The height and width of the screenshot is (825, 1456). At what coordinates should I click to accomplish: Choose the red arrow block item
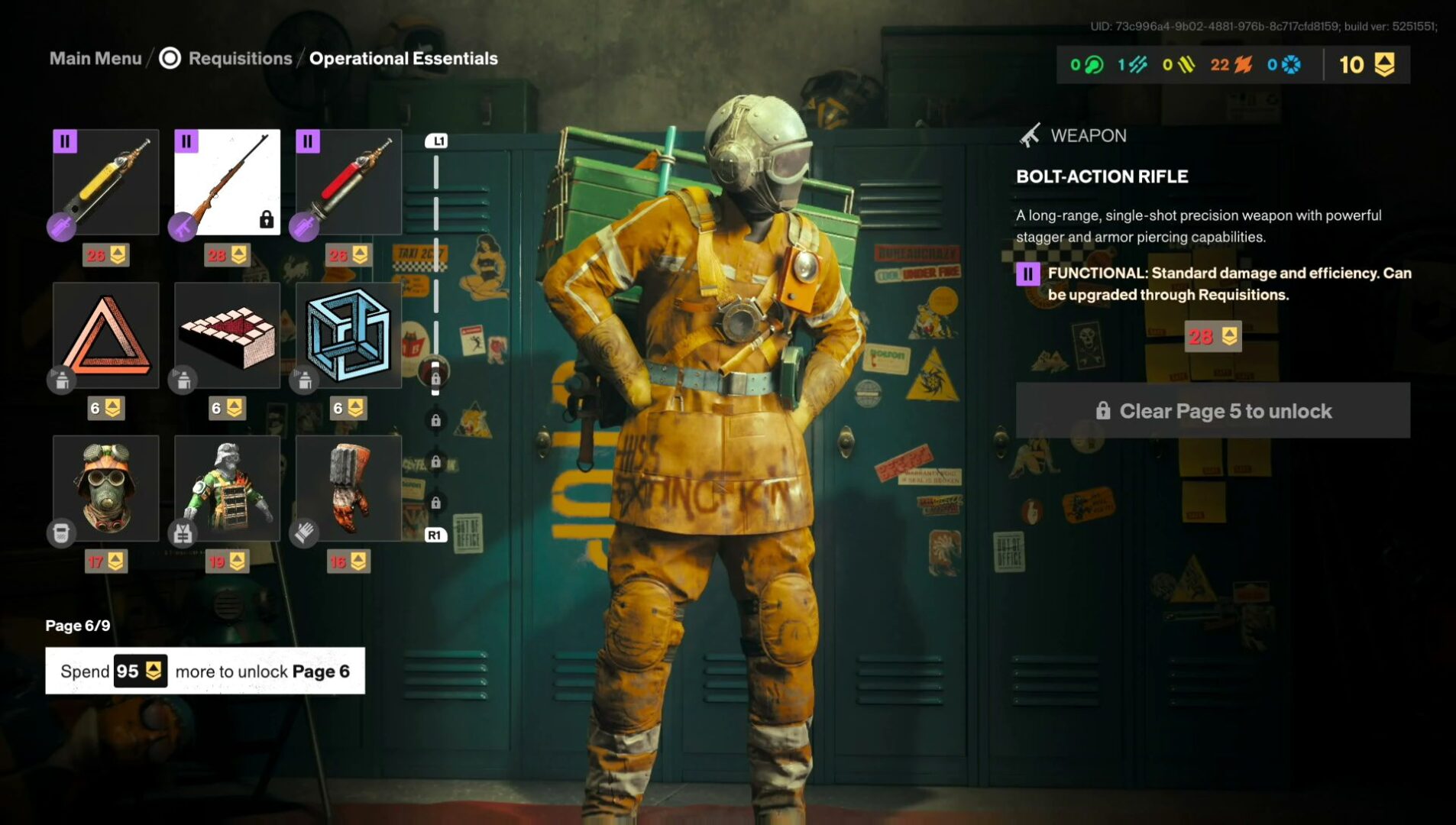228,335
